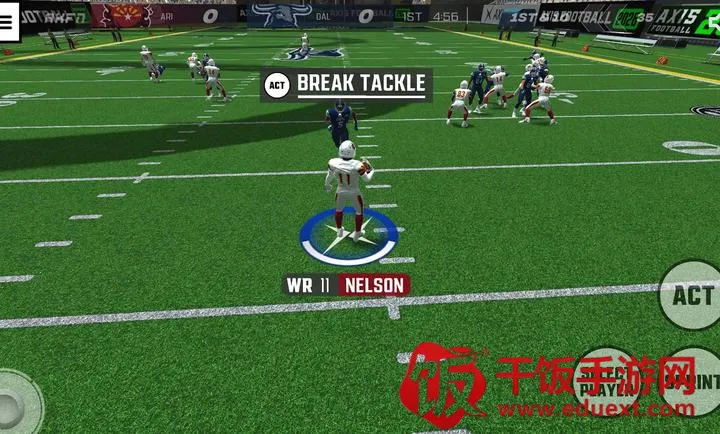Tap the virtual joystick pad
Screen dimensions: 720x434
(14, 403)
